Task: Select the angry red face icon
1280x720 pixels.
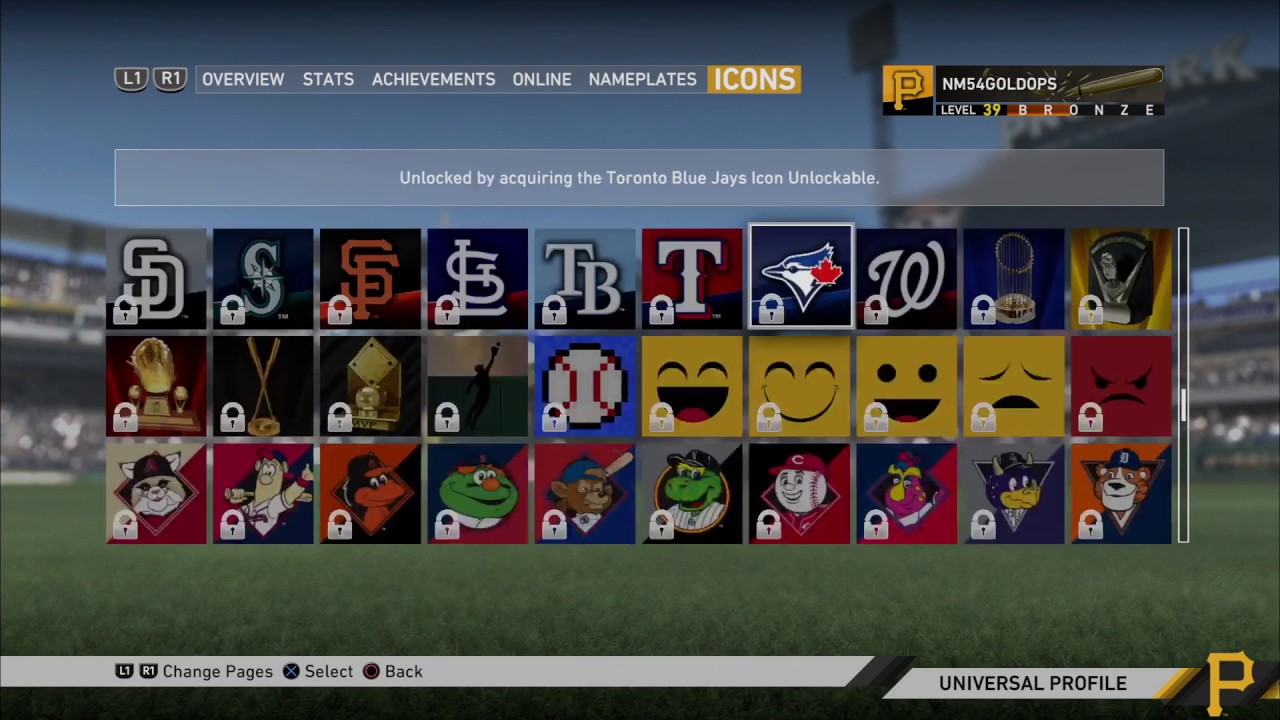Action: [1119, 386]
